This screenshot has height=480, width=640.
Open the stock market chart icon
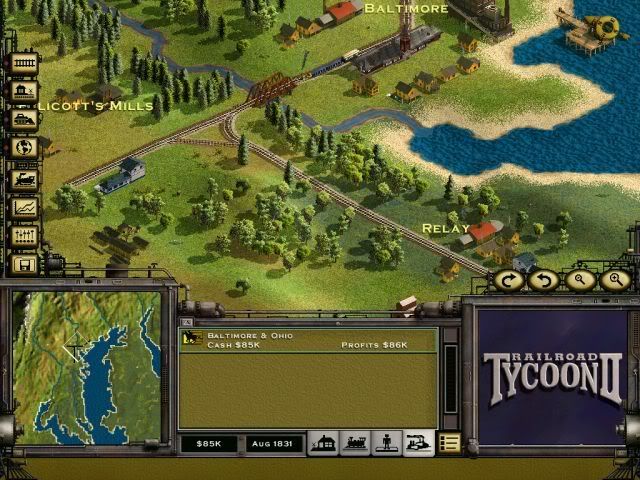tap(24, 207)
